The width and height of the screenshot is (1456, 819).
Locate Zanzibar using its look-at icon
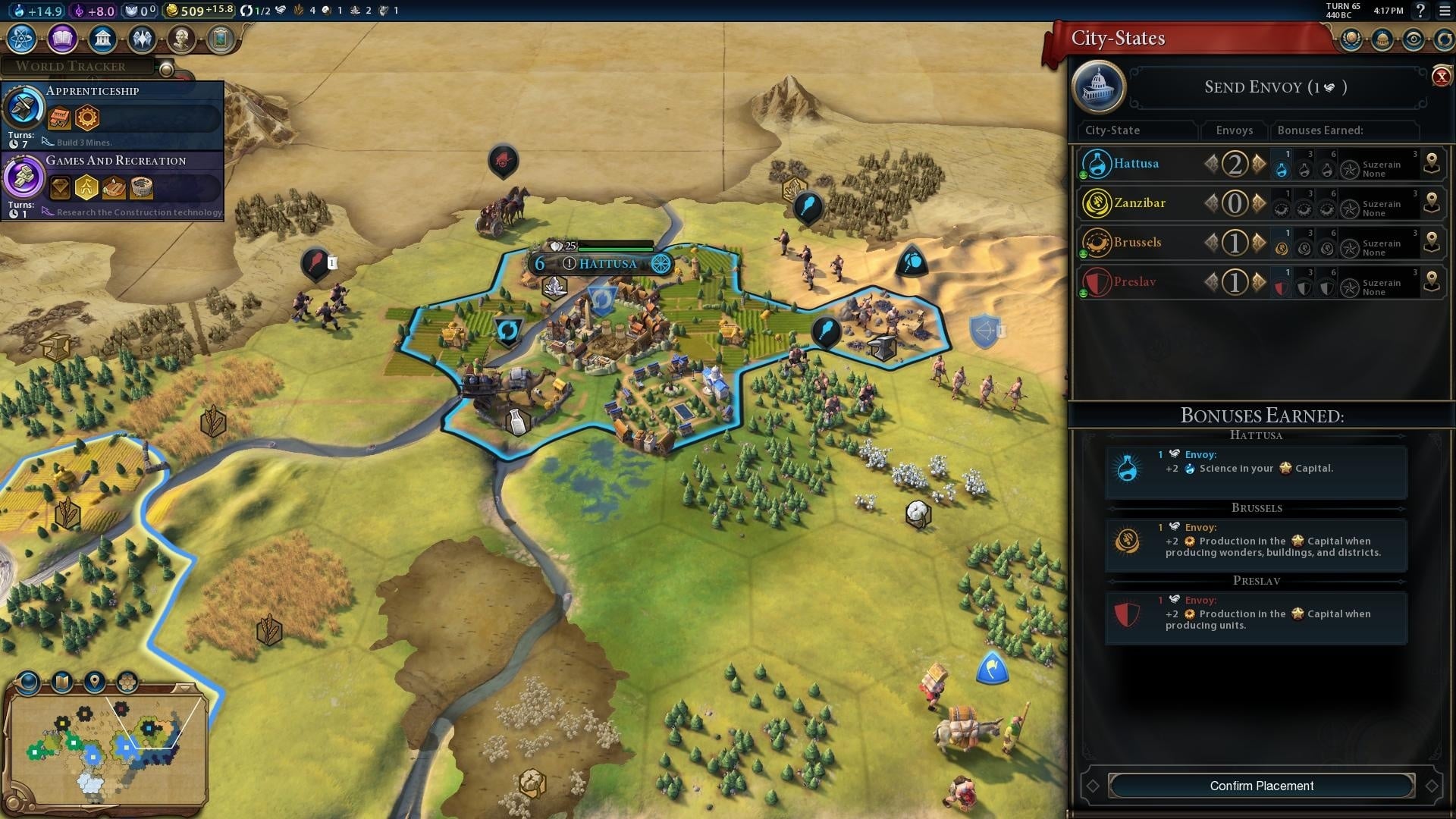pyautogui.click(x=1432, y=203)
